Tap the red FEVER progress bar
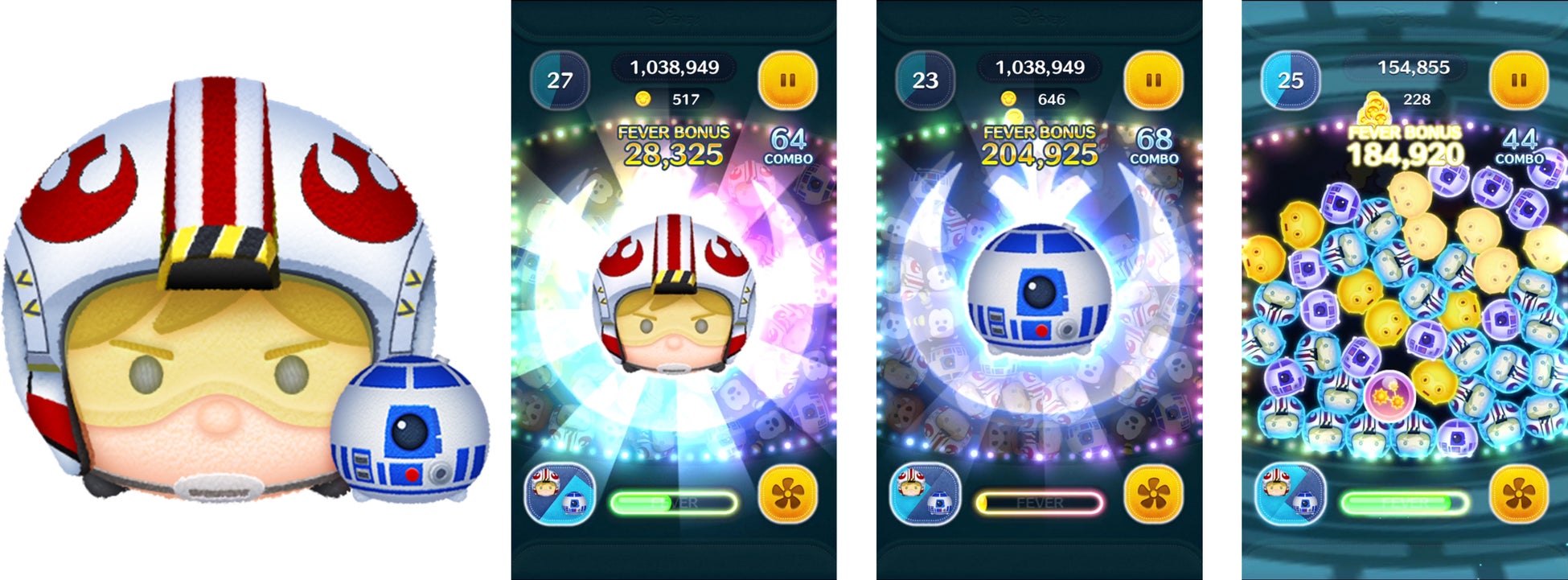The width and height of the screenshot is (1568, 580). [1036, 502]
